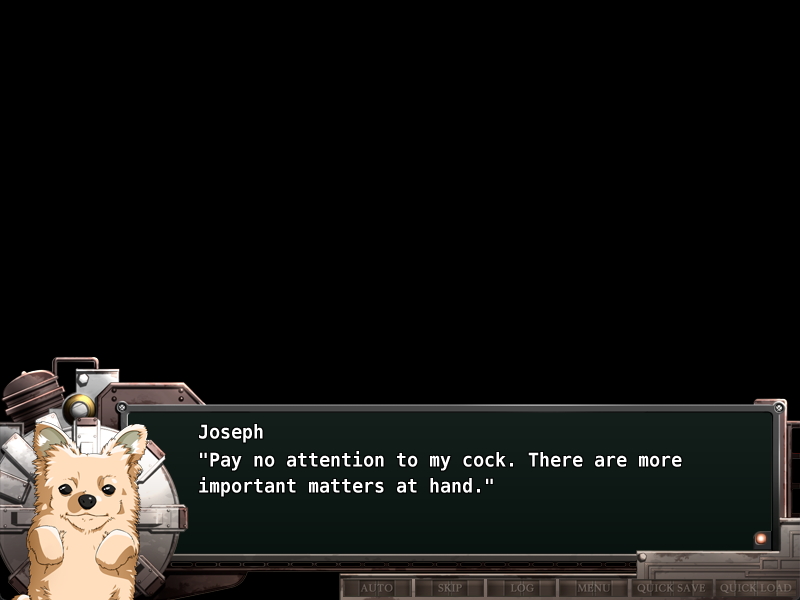Enable AUTO text advance mode
The image size is (800, 600).
376,588
